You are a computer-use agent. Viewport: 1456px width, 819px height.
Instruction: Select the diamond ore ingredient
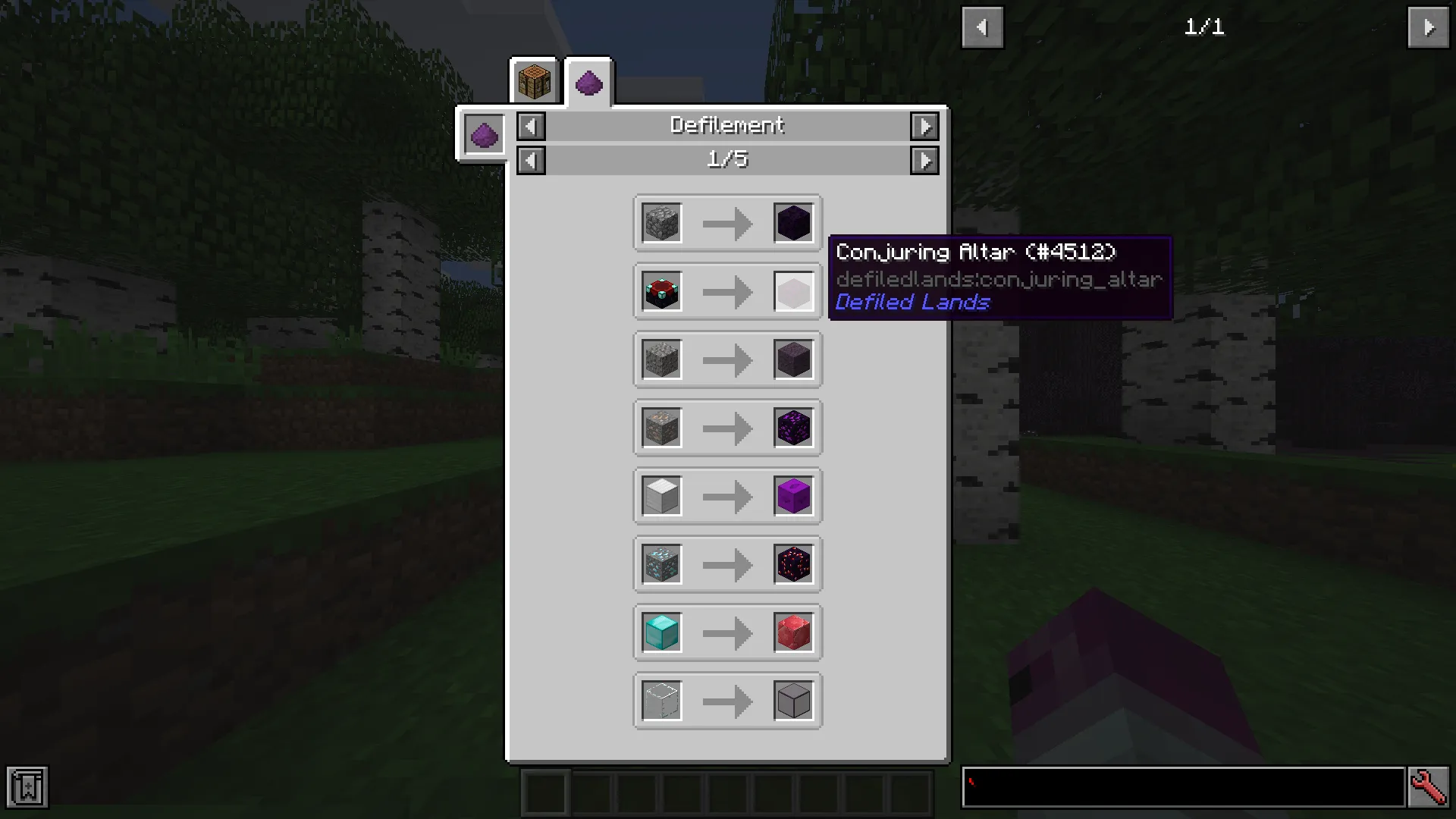(x=661, y=564)
